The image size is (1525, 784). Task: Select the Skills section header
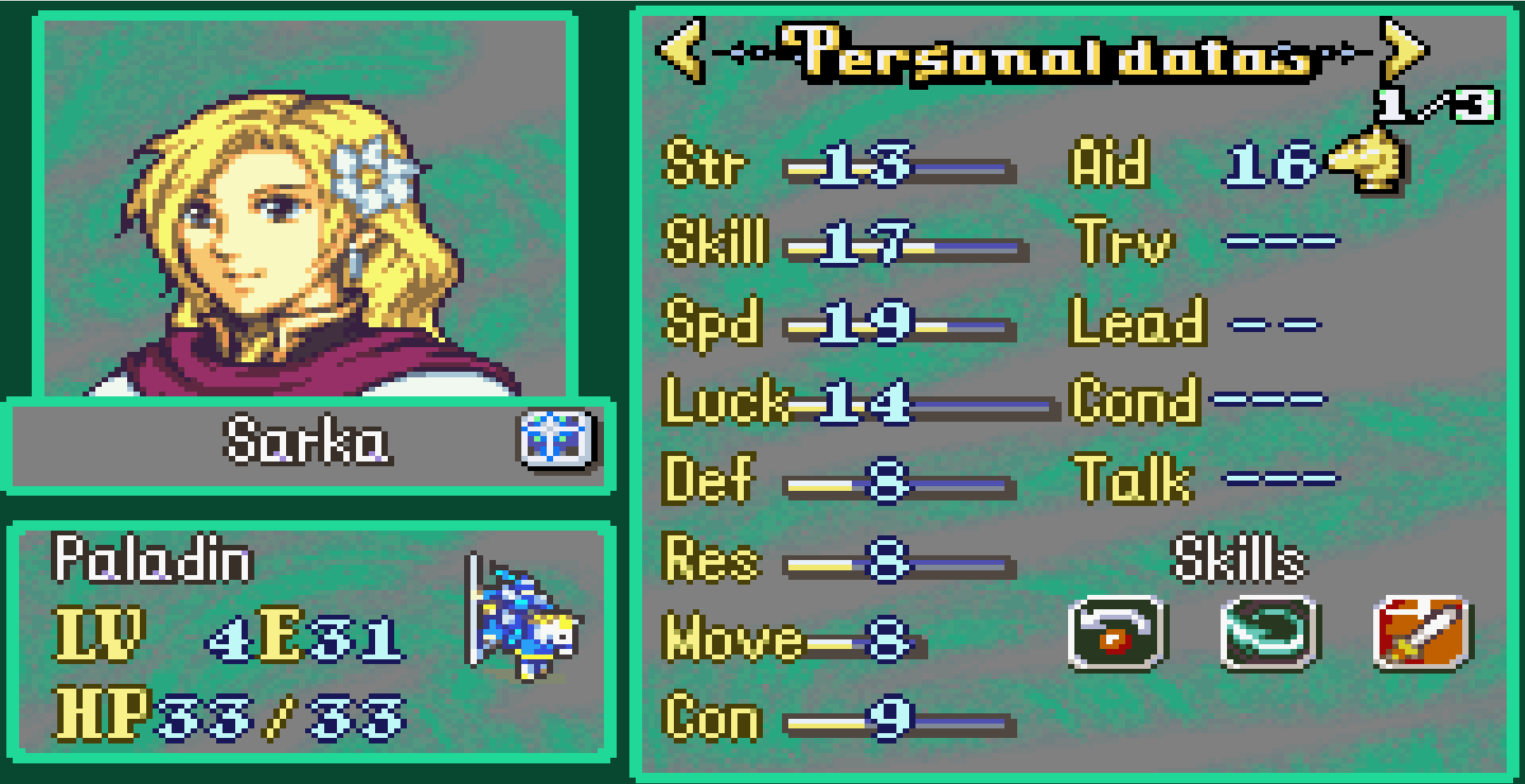[1238, 558]
